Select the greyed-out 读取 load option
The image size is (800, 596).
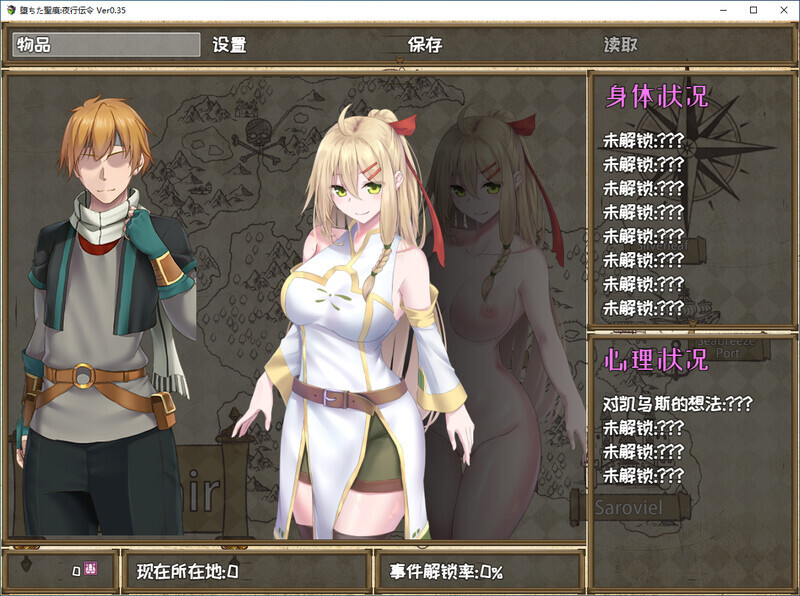[621, 45]
